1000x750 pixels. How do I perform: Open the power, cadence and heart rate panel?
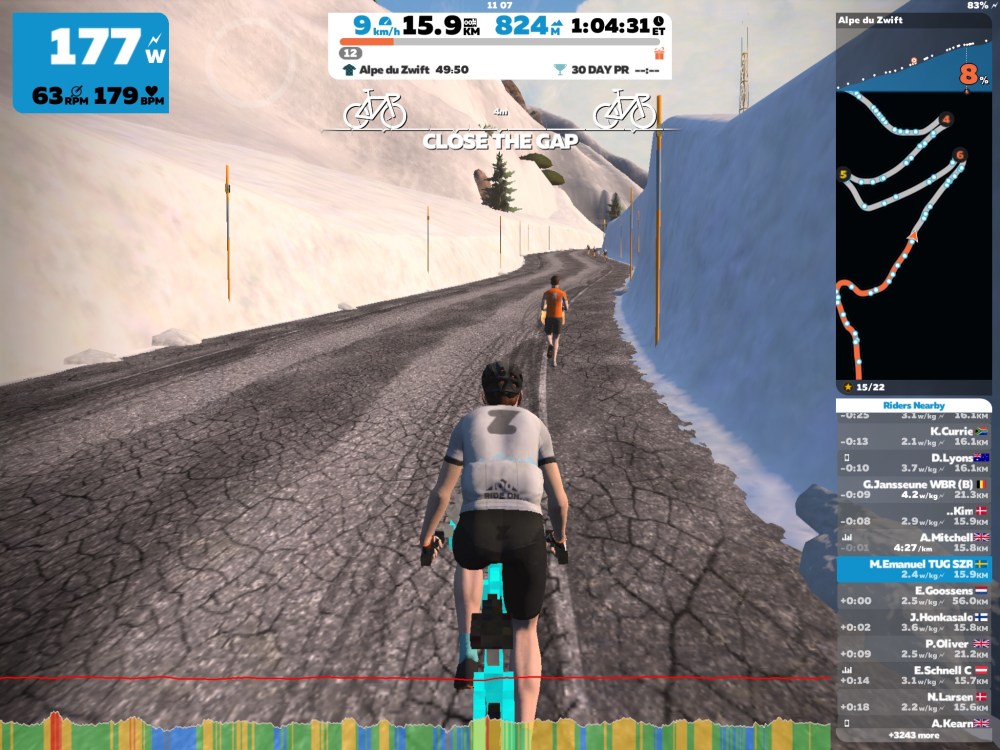(x=91, y=62)
